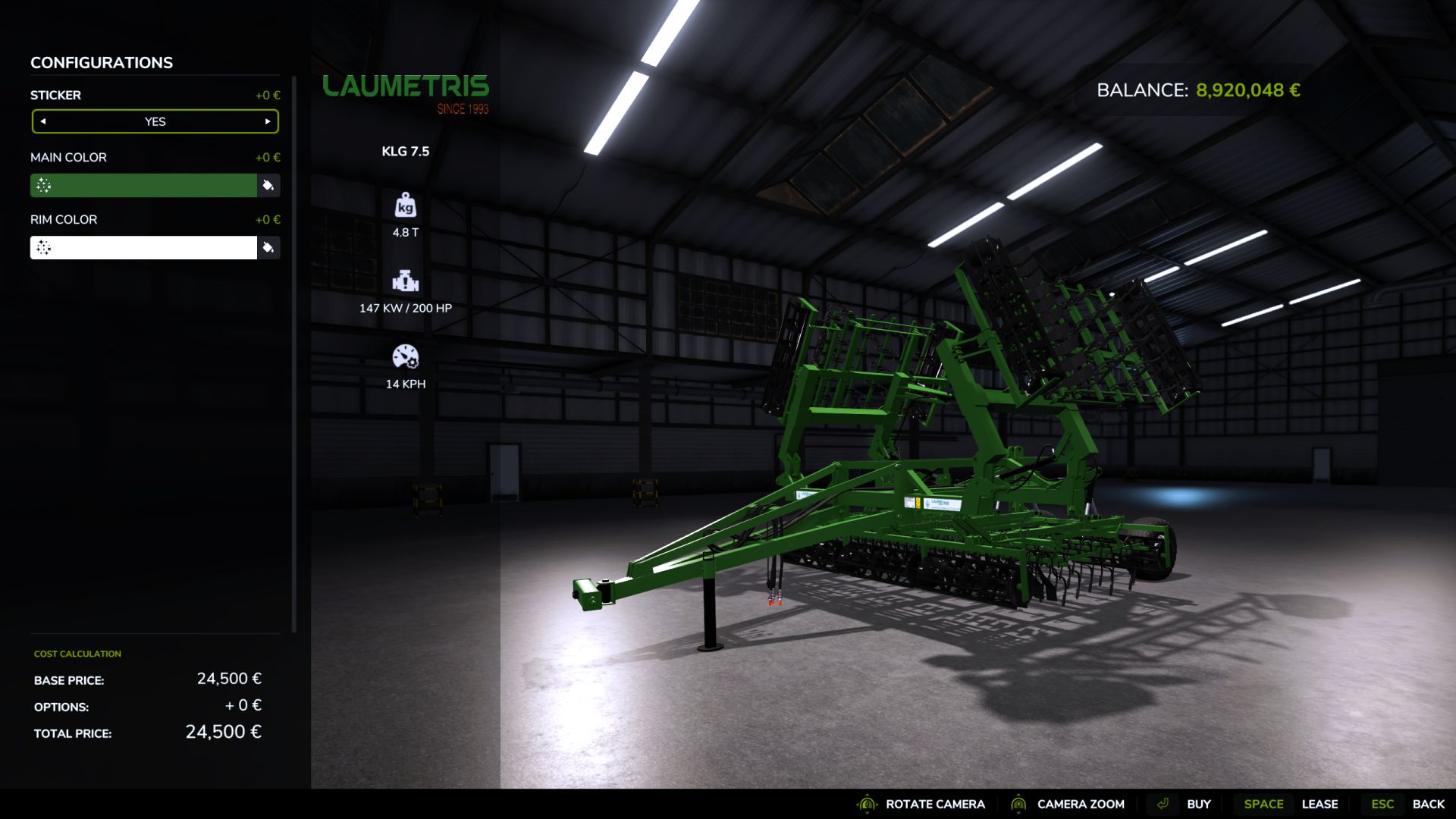The image size is (1456, 819).
Task: Click the Lease option
Action: click(x=1320, y=804)
